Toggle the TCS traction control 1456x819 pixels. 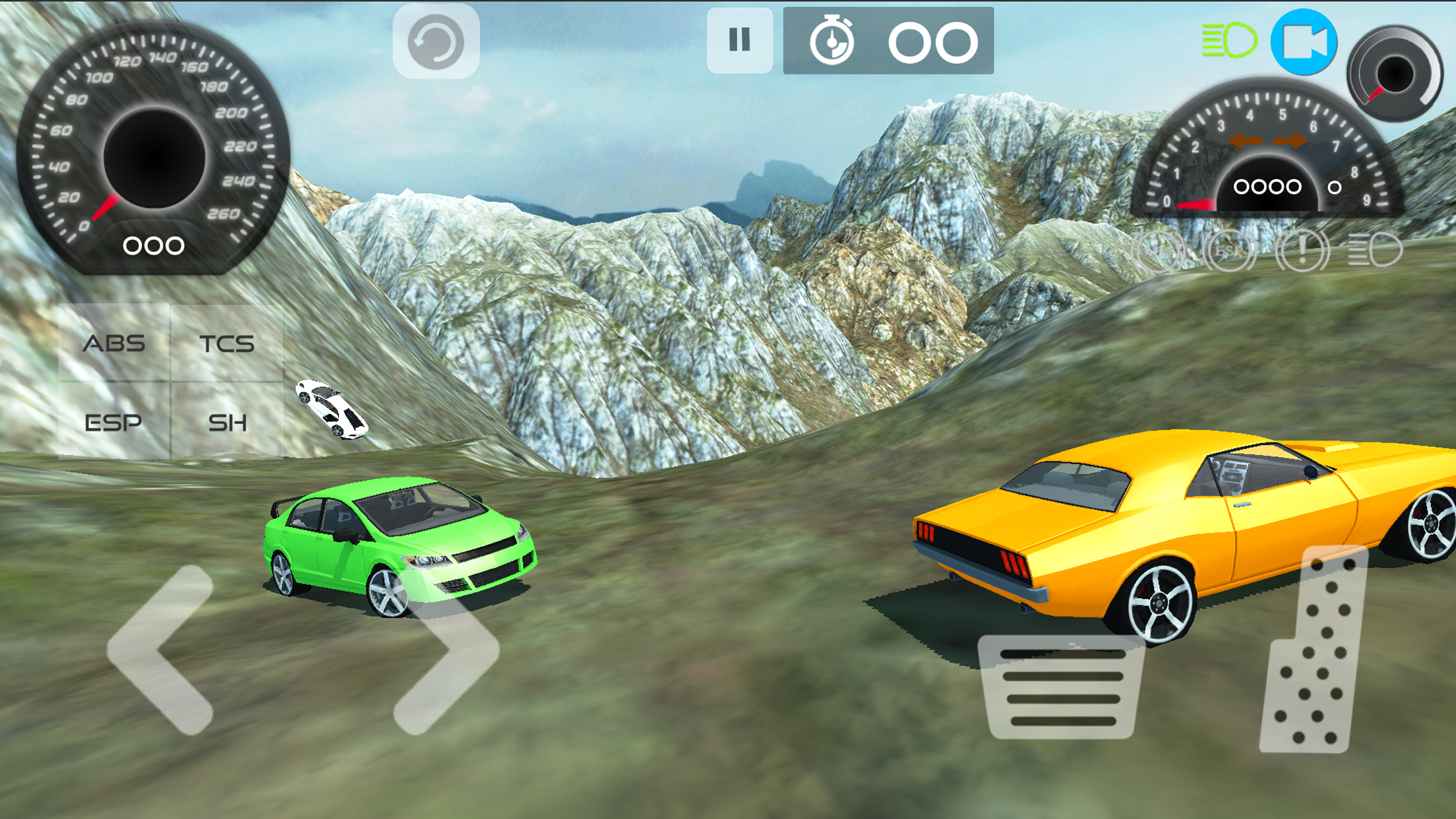point(227,343)
